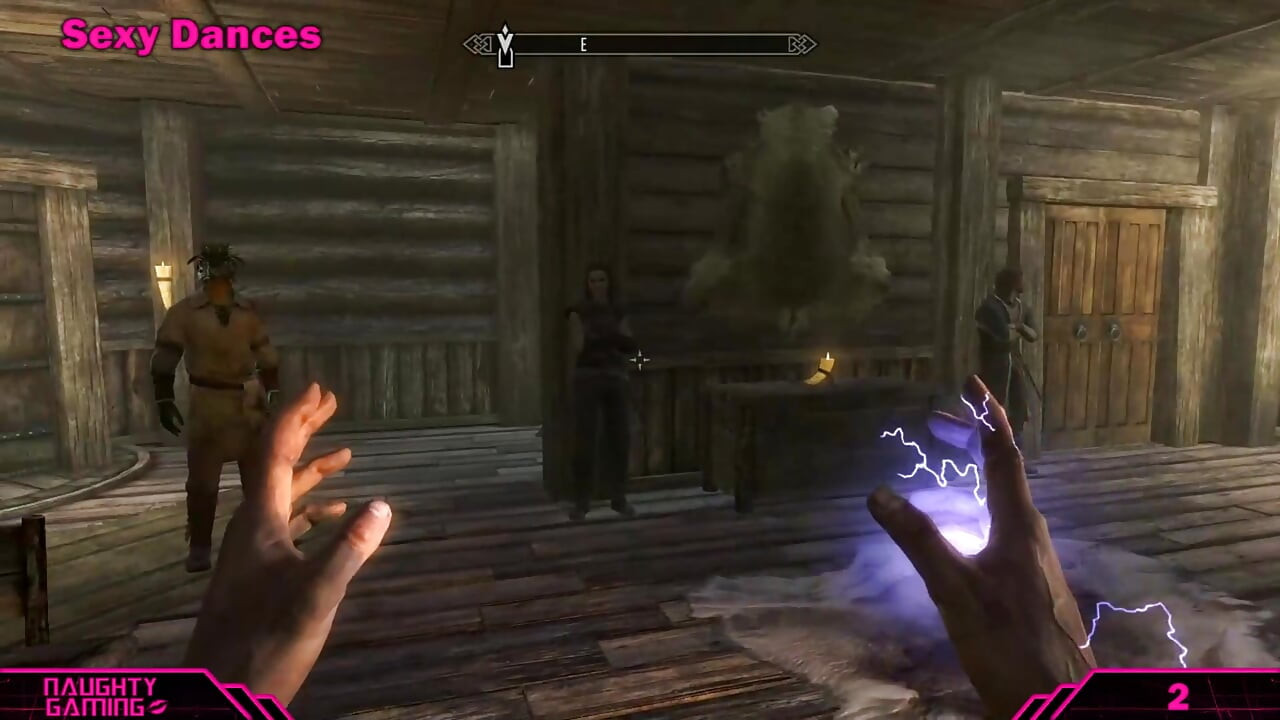Click the pink lips icon in the watermark
The width and height of the screenshot is (1280, 720).
pyautogui.click(x=156, y=705)
